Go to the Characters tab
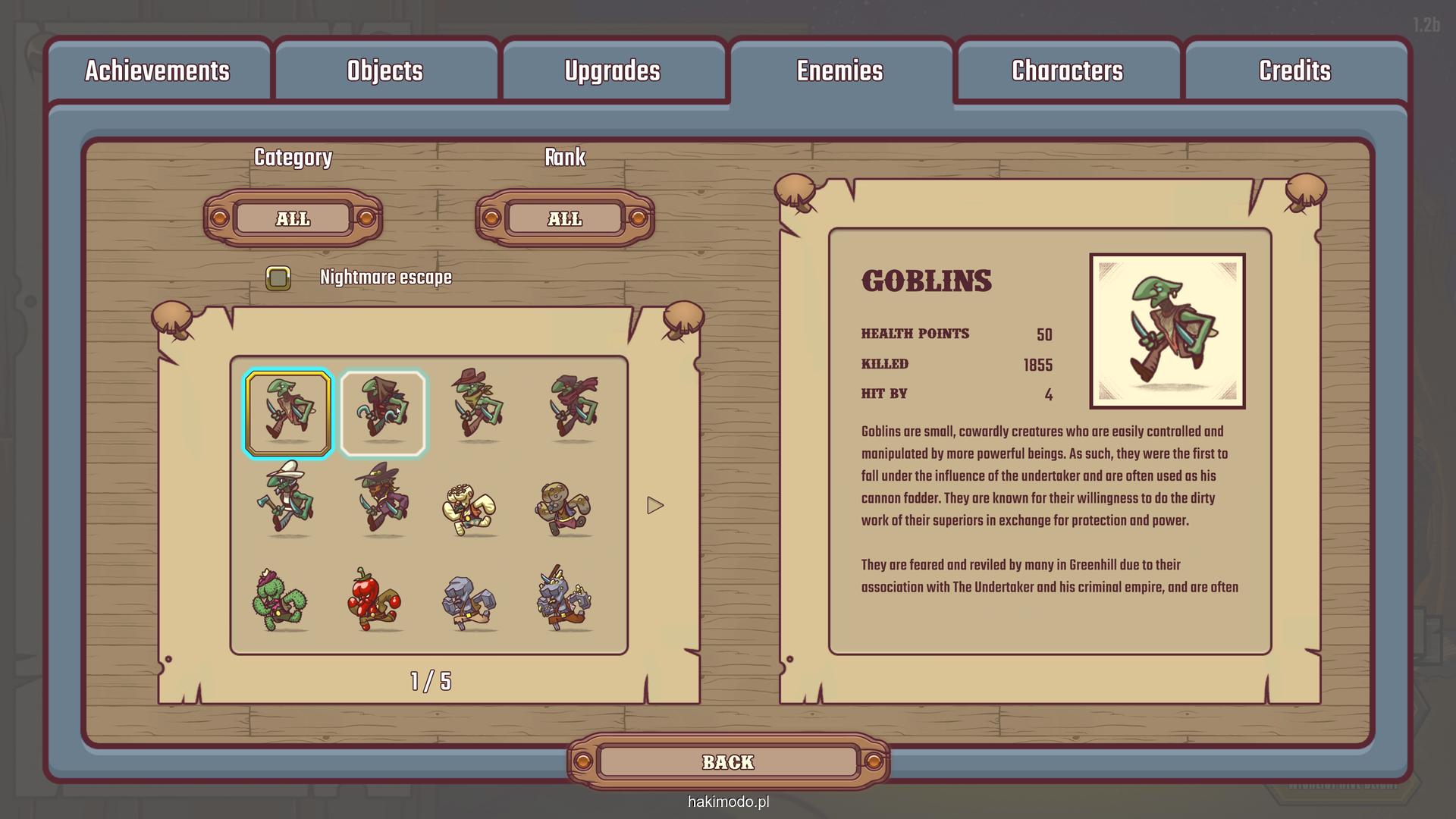 coord(1067,71)
